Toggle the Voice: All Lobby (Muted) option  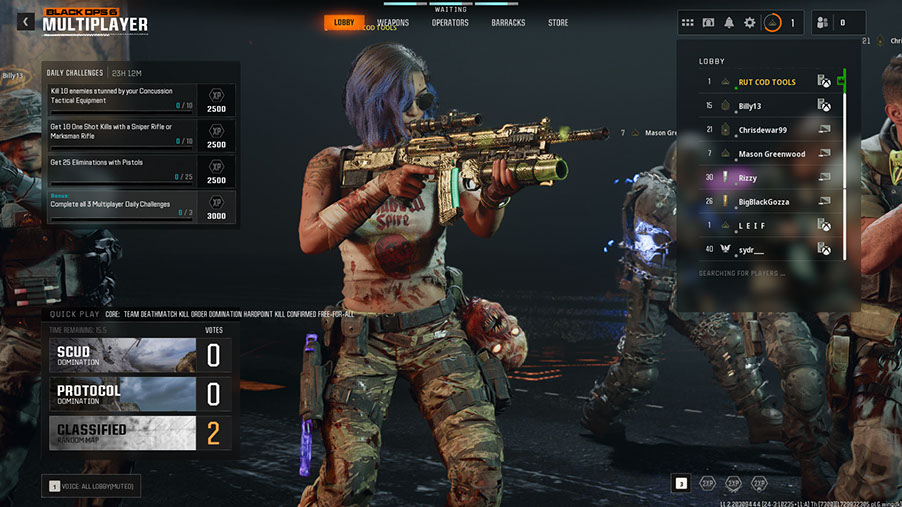[x=92, y=486]
